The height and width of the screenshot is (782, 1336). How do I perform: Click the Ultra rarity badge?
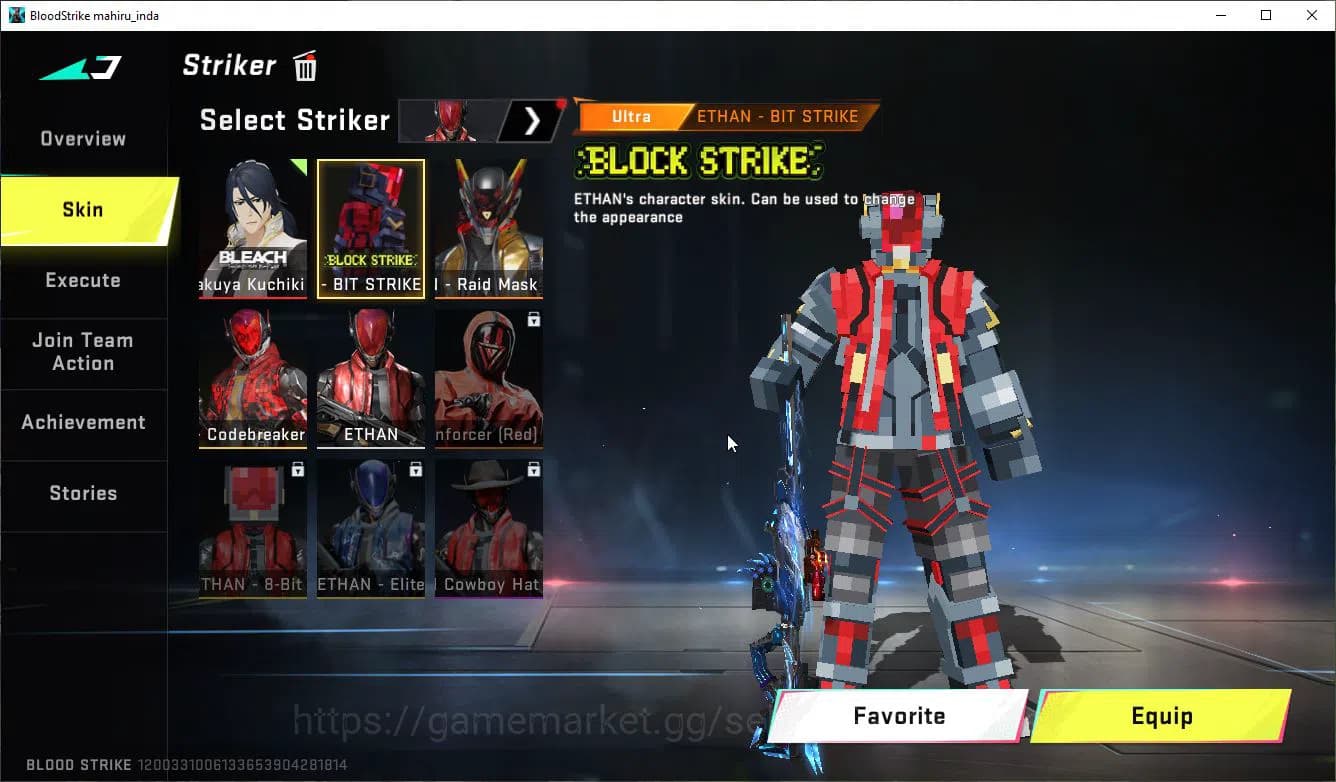[630, 116]
